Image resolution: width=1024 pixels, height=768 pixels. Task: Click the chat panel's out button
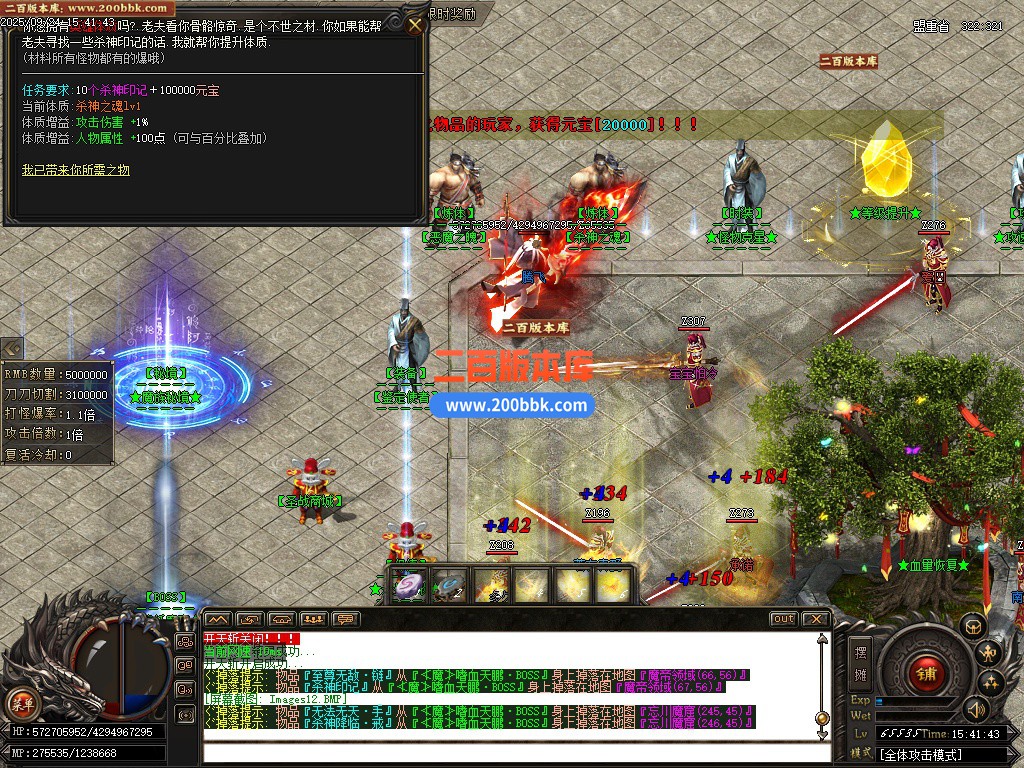(783, 619)
